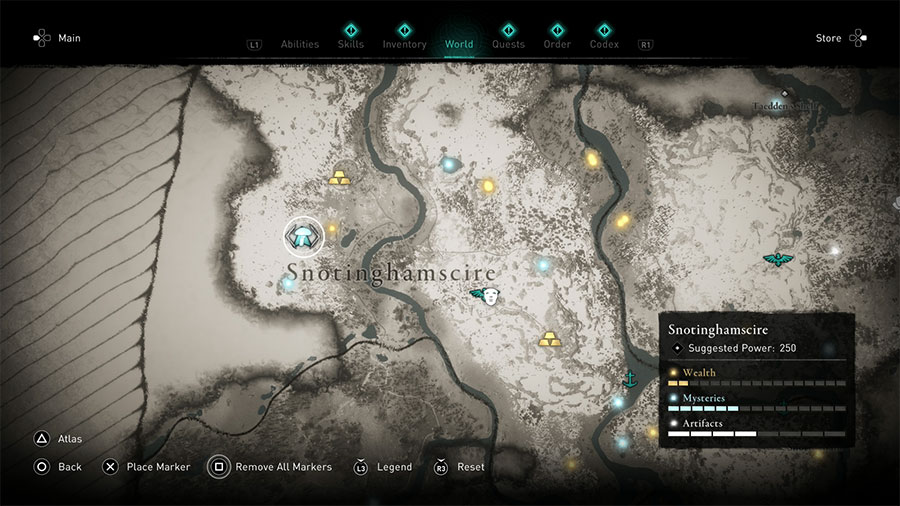Select the gold ingot marker above the mushroom marker
The height and width of the screenshot is (506, 900).
[340, 179]
